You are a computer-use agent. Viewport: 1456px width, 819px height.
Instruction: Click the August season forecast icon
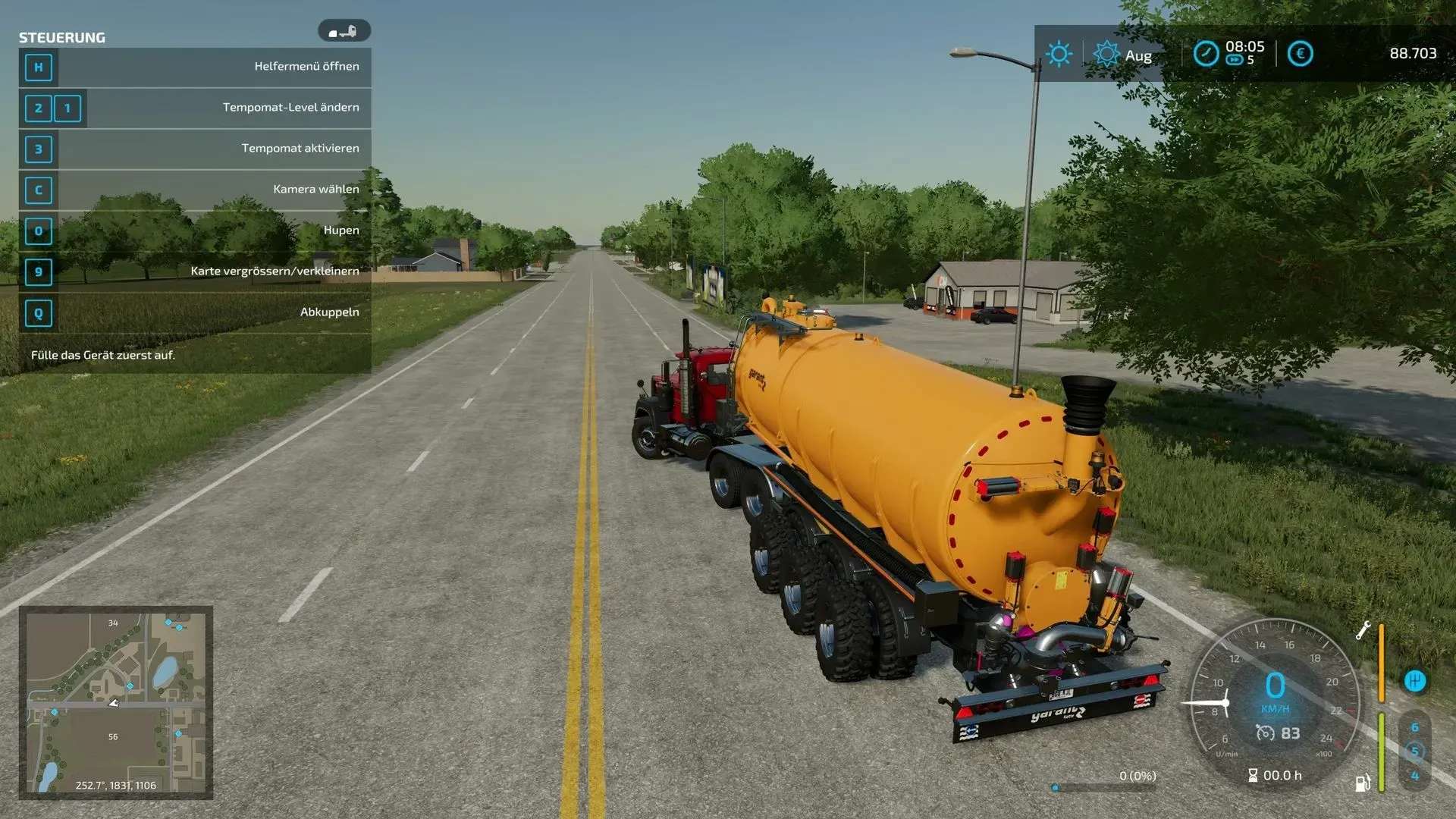coord(1106,54)
